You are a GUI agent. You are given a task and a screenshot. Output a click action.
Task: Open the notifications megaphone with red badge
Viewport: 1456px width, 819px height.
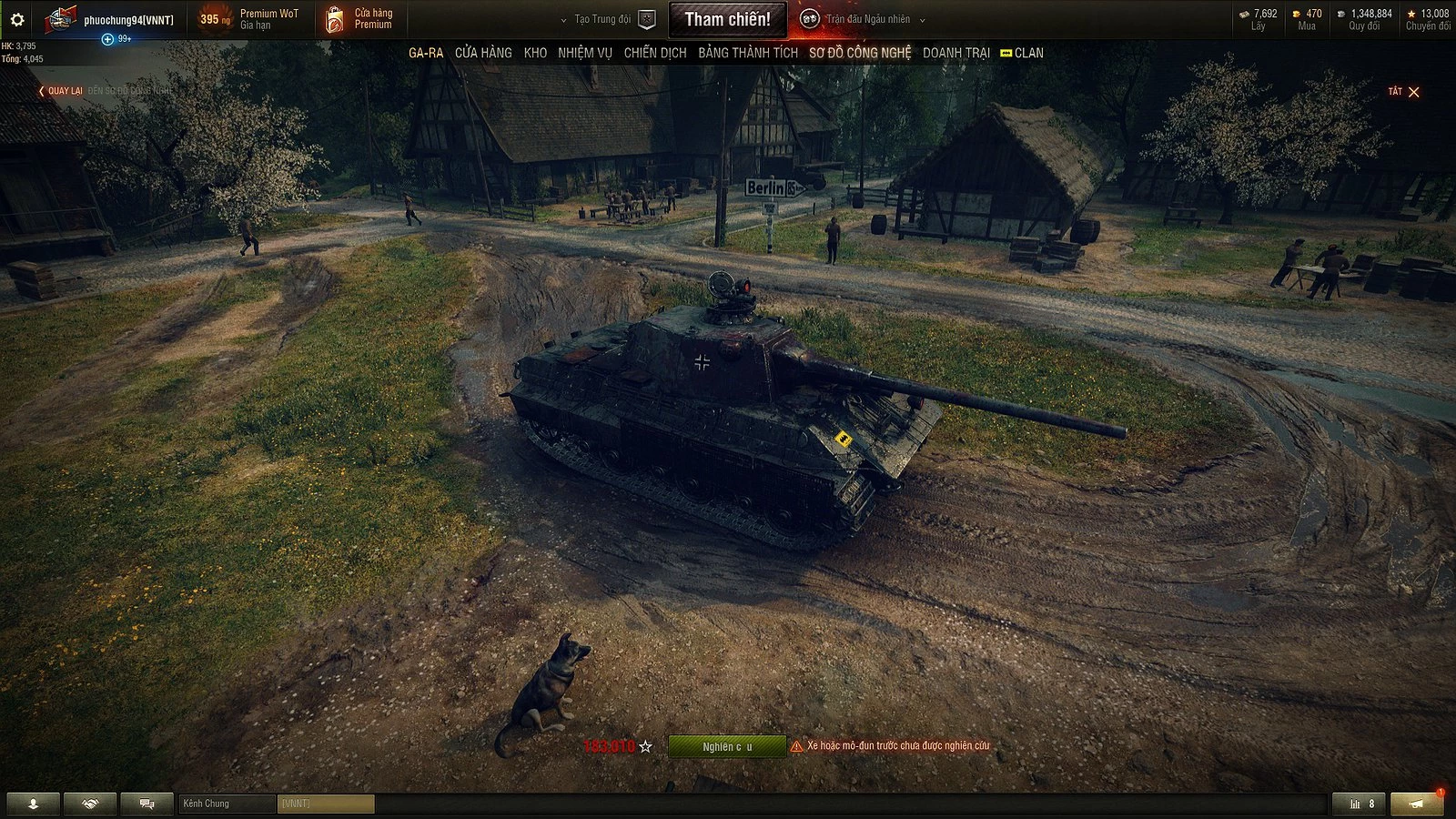coord(1416,804)
